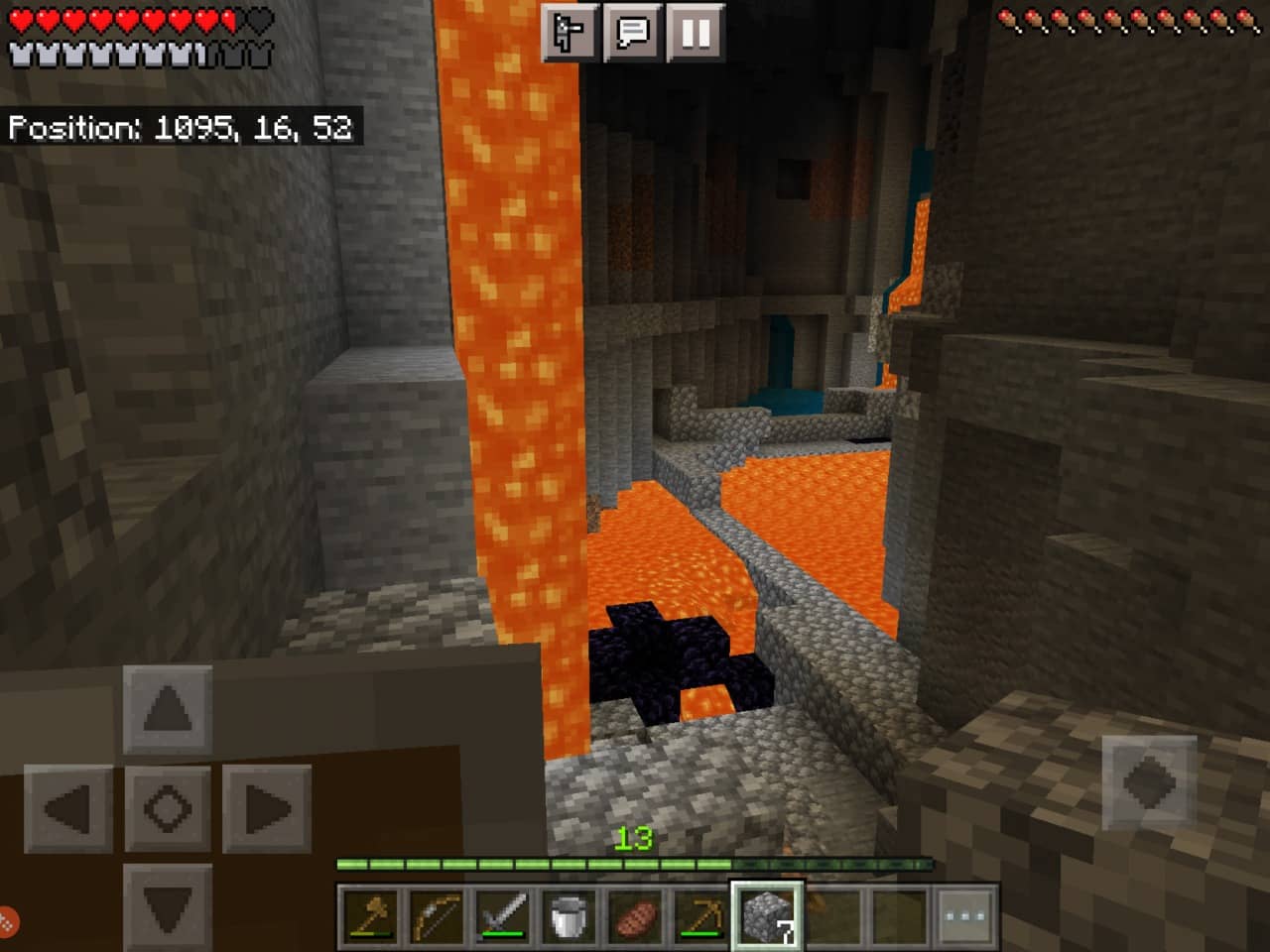Tap the center sneak diamond button

coord(168,808)
